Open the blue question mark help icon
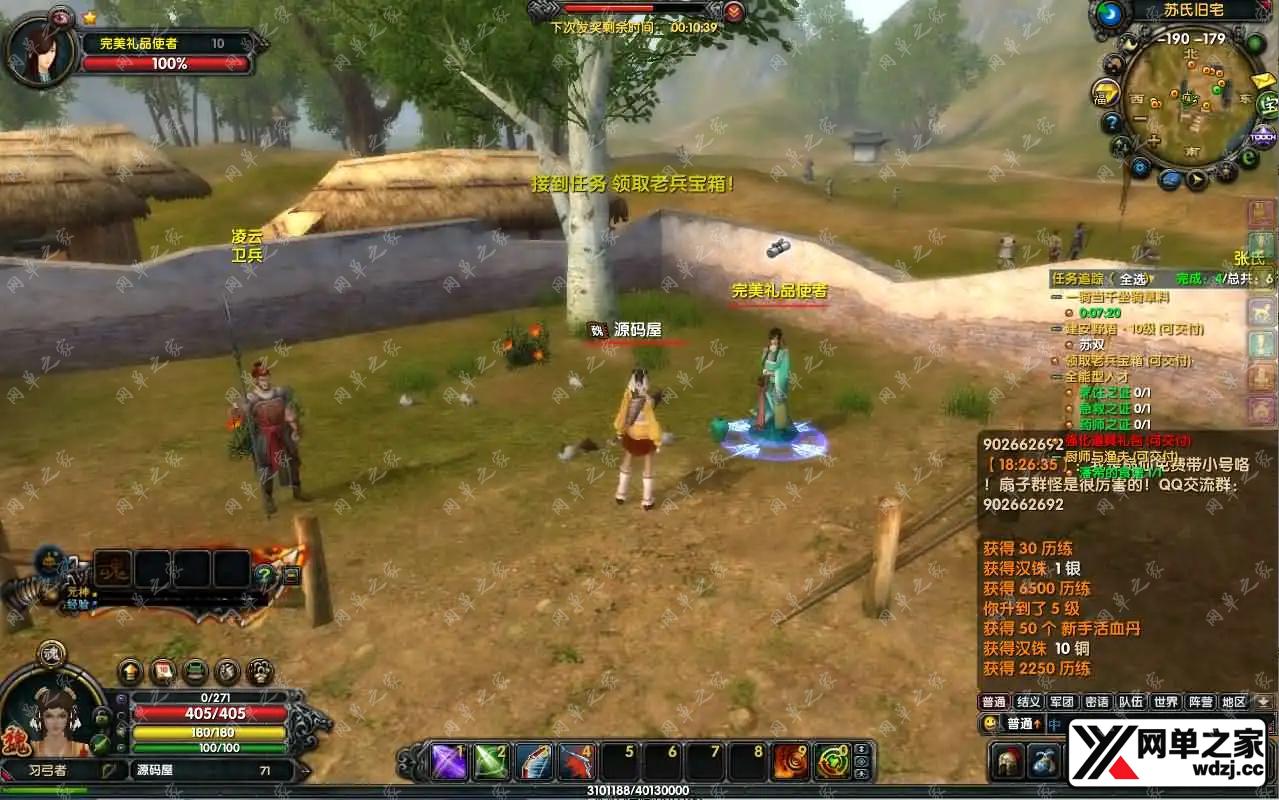Viewport: 1279px width, 800px height. 1111,123
